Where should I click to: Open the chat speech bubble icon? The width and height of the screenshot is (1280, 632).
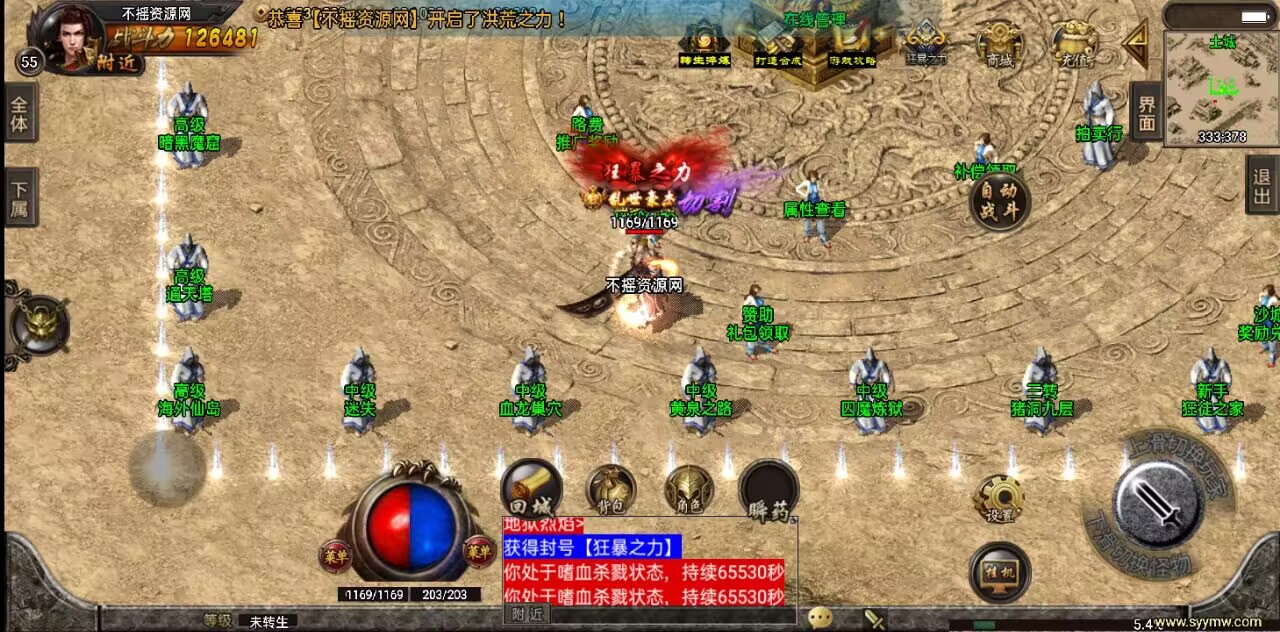click(820, 618)
